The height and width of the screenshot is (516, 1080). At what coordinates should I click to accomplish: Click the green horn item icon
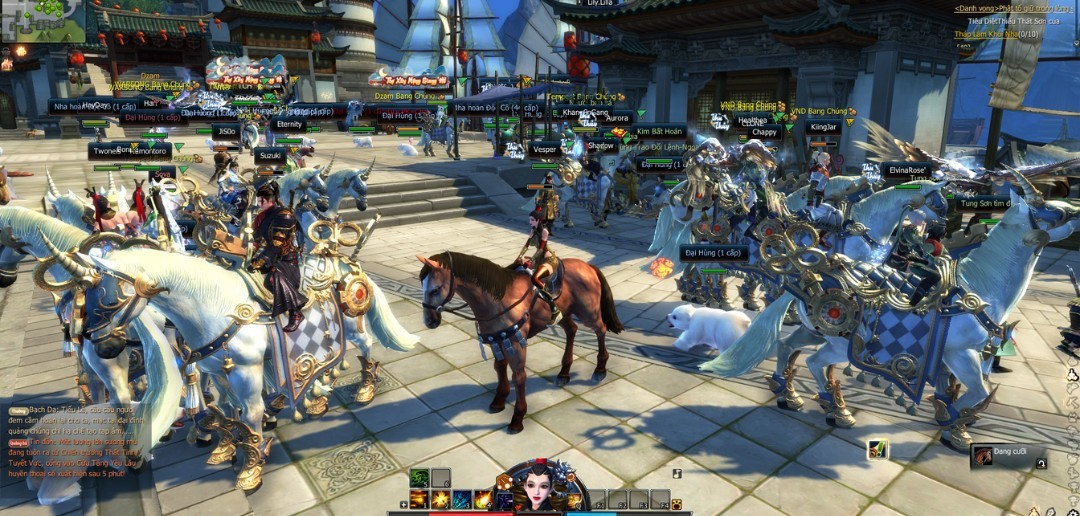[877, 449]
